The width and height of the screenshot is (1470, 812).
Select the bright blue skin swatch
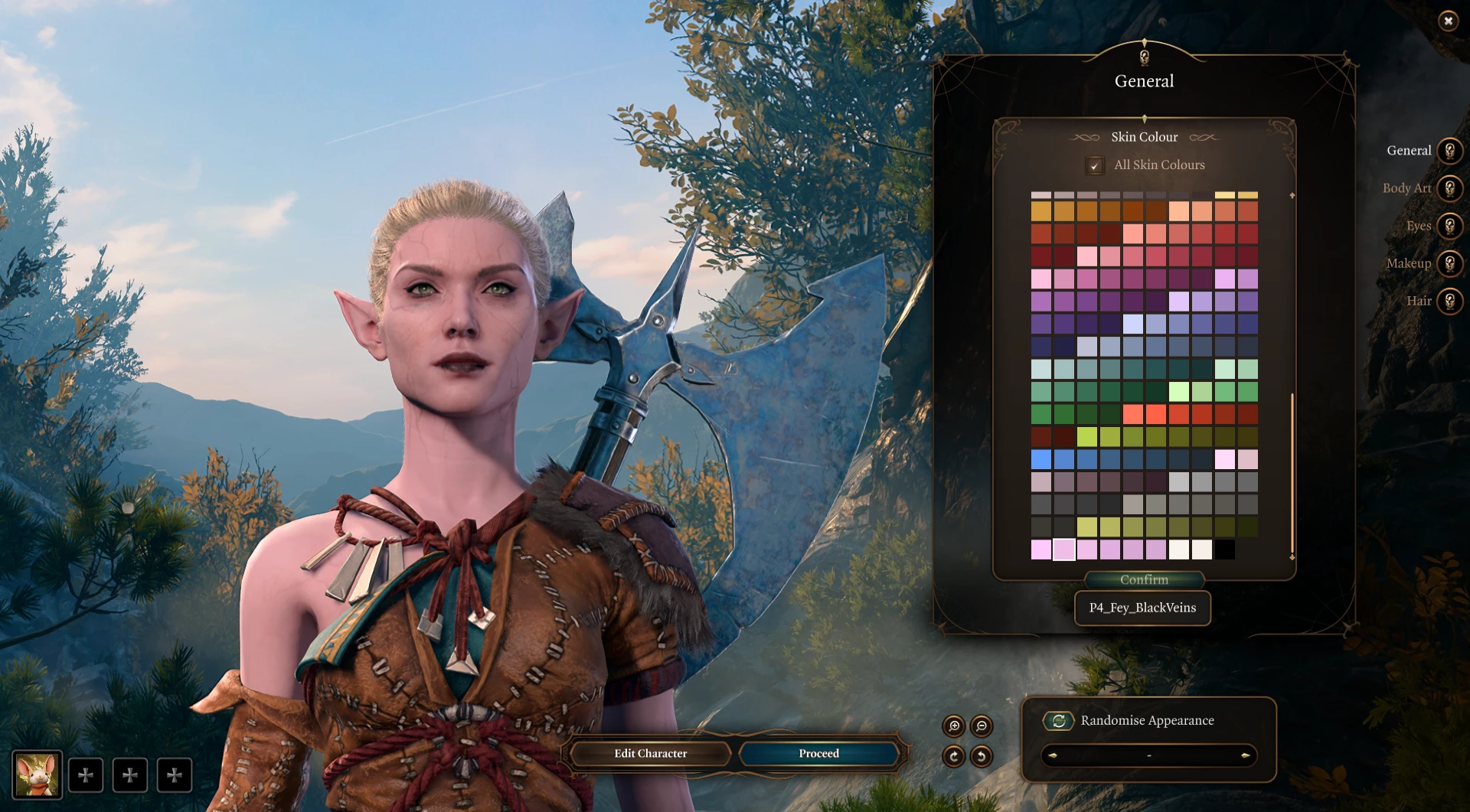1041,459
